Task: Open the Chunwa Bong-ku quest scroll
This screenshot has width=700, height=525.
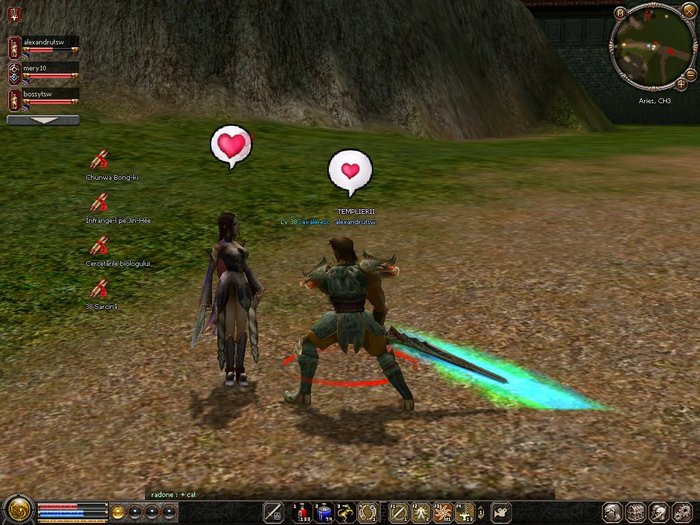Action: [x=99, y=159]
